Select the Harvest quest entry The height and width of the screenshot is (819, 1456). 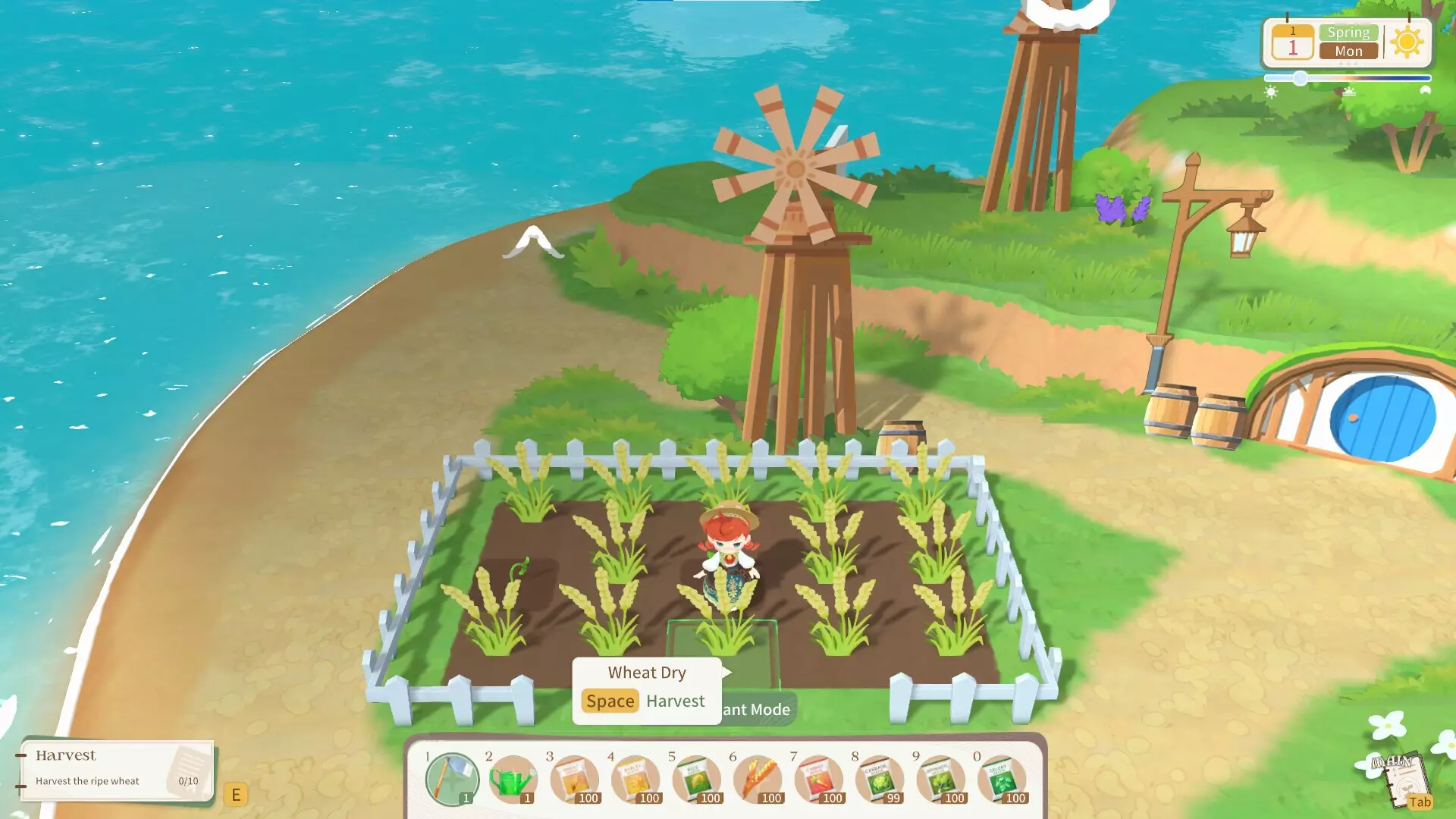pyautogui.click(x=66, y=755)
